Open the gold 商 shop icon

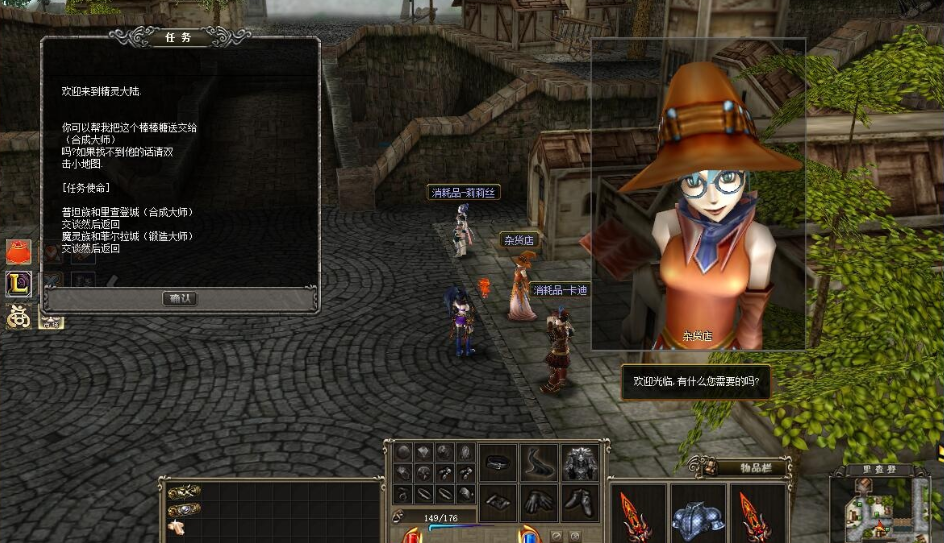click(x=19, y=316)
